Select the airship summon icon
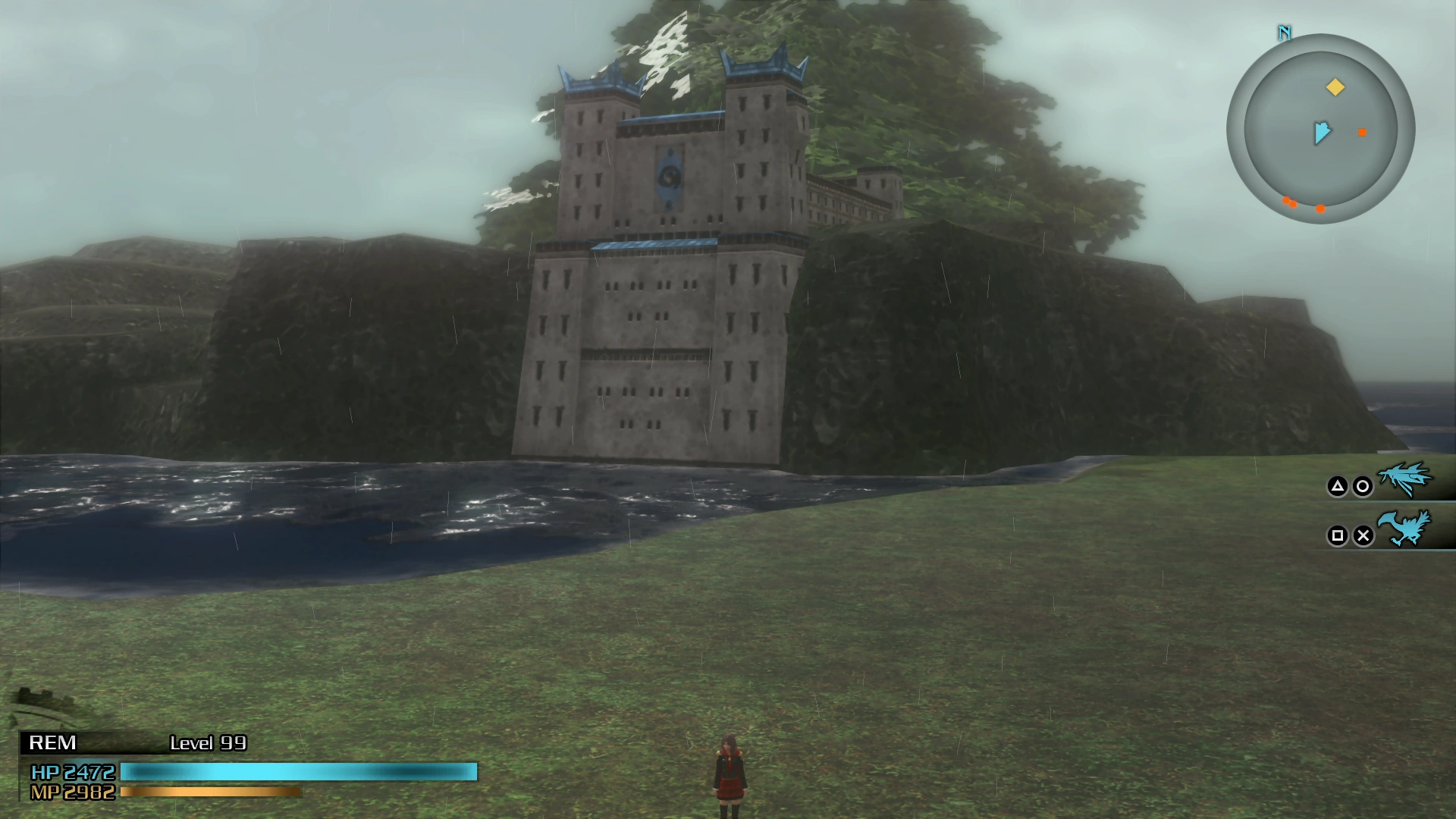This screenshot has height=819, width=1456. pyautogui.click(x=1404, y=479)
